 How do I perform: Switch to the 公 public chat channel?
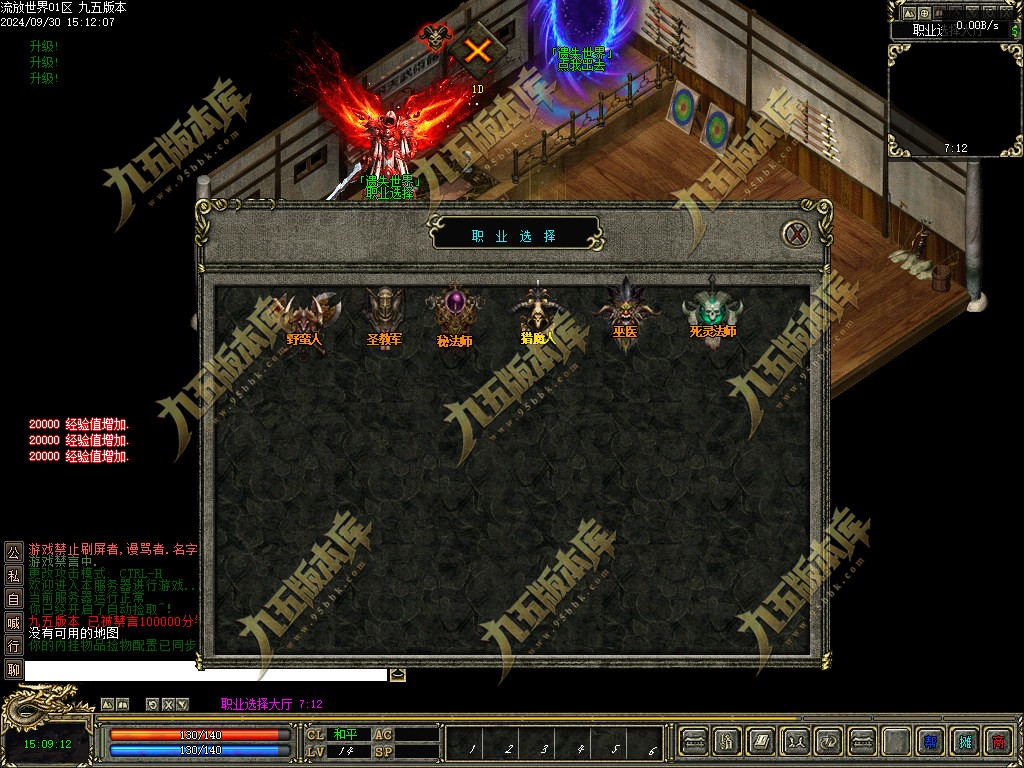(13, 551)
